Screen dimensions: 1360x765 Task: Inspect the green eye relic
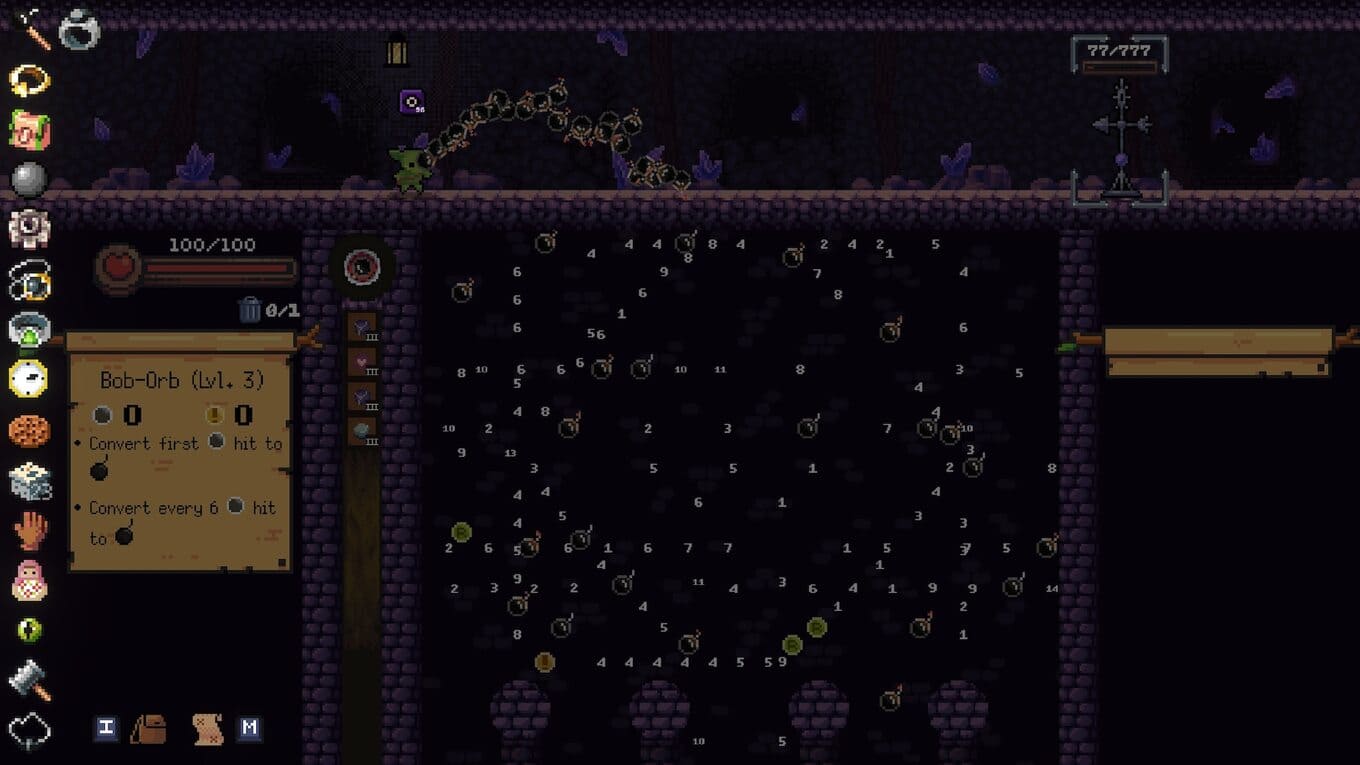tap(29, 630)
